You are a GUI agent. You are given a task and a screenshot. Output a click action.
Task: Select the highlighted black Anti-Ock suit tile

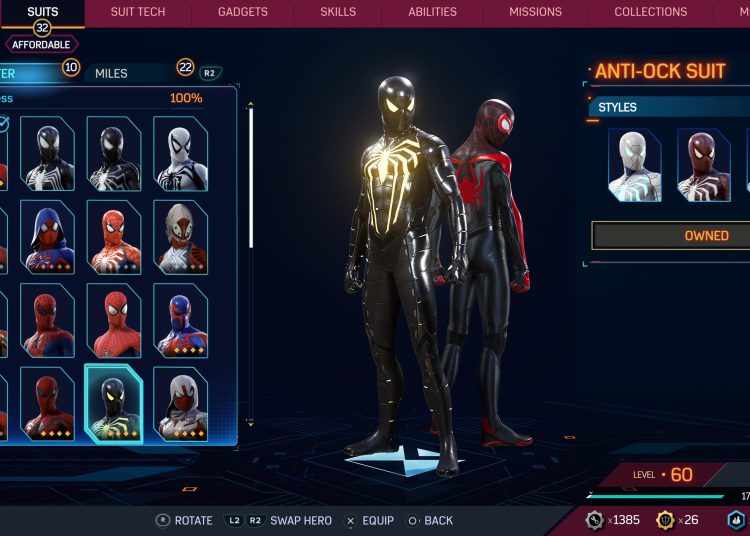pos(113,404)
